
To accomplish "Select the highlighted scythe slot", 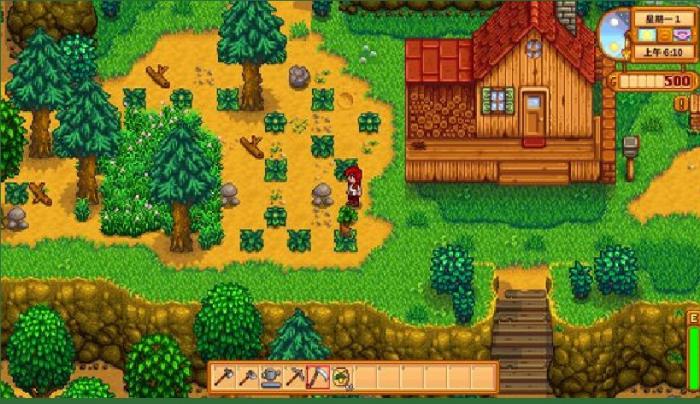I will (x=318, y=377).
